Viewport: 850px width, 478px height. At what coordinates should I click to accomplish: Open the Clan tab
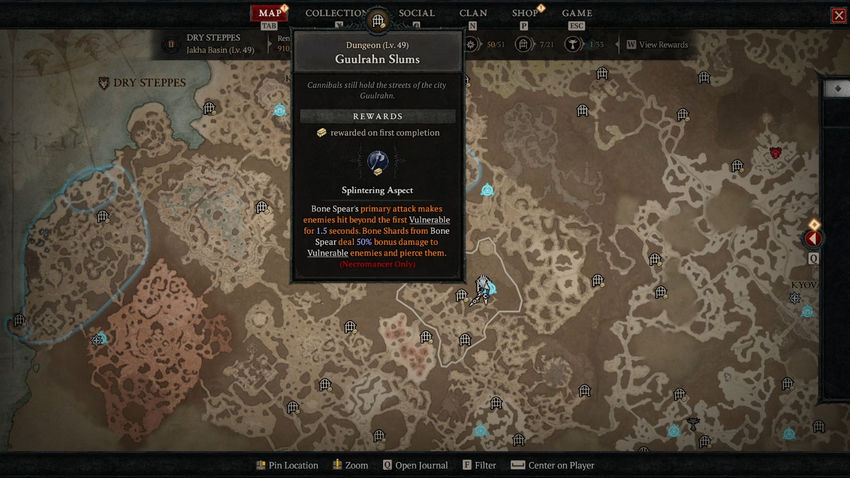(x=473, y=13)
